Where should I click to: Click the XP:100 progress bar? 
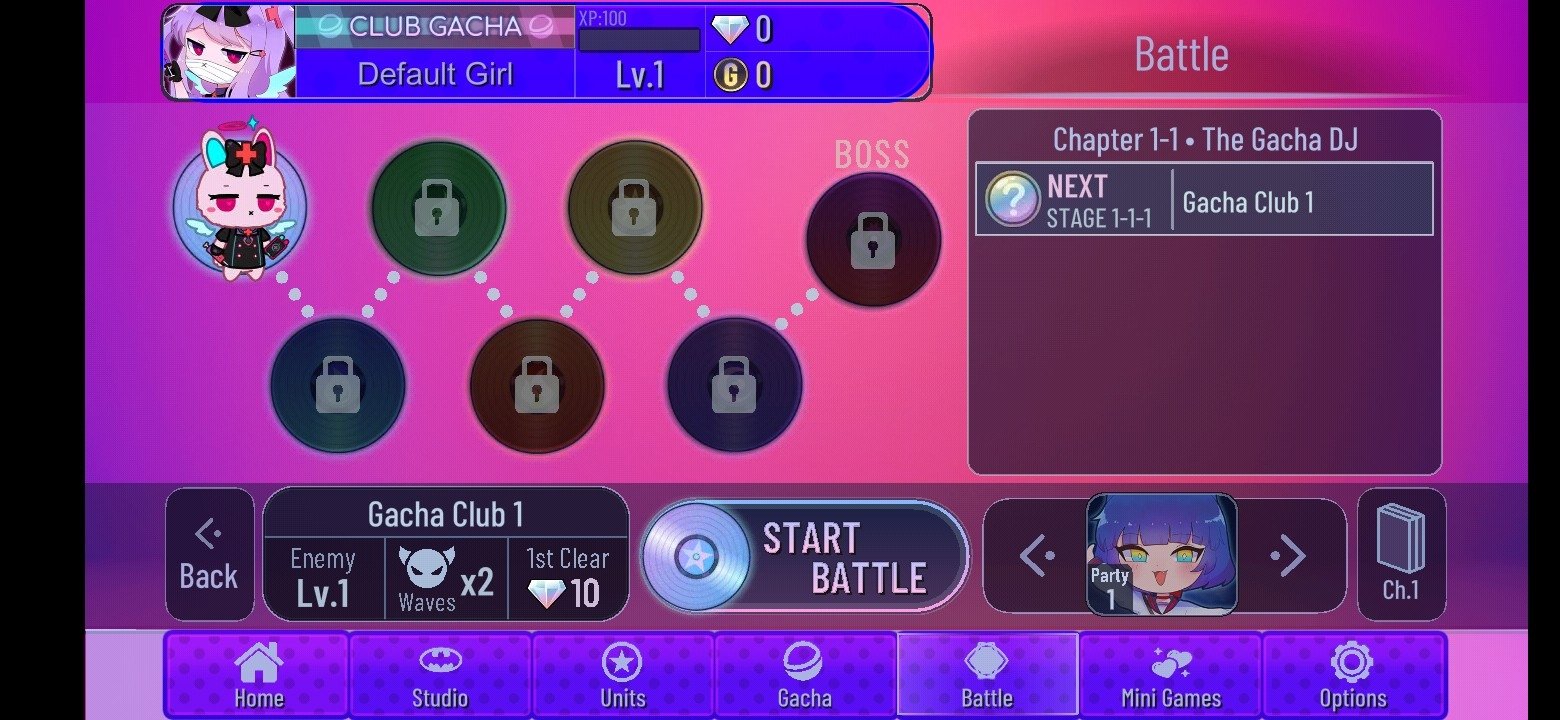click(637, 40)
